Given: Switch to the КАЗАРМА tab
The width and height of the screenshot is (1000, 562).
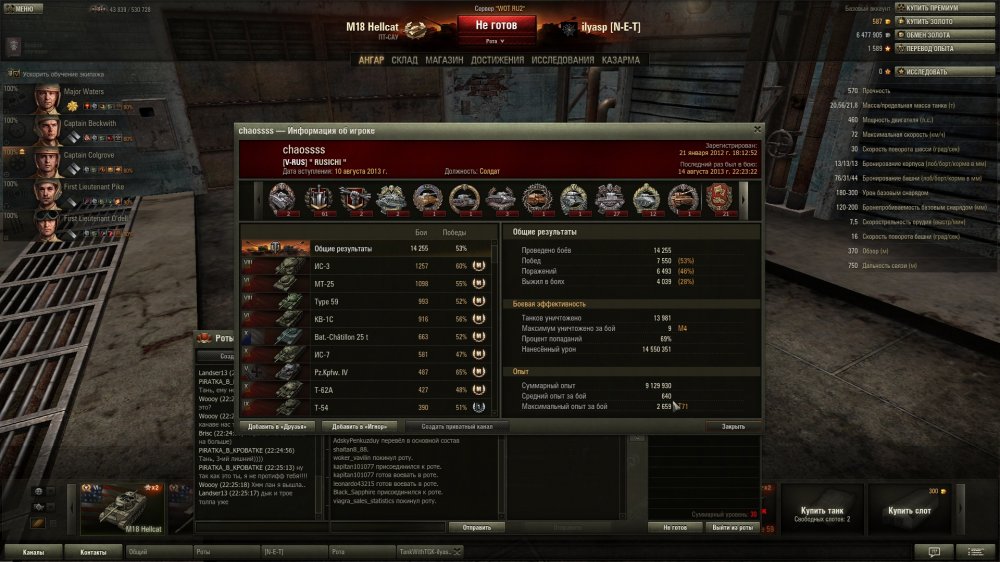Looking at the screenshot, I should tap(621, 60).
